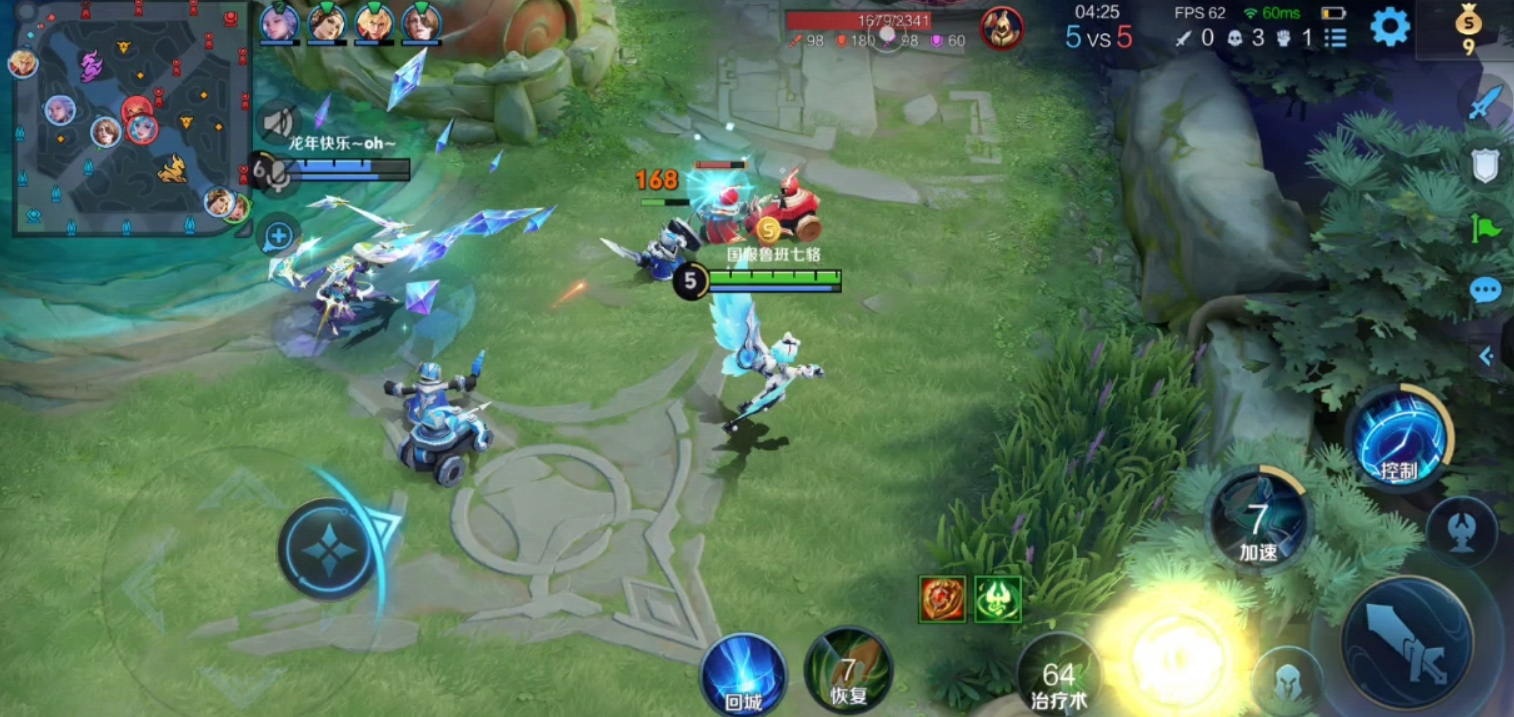
Task: Send the sword attack signal
Action: click(x=1485, y=103)
